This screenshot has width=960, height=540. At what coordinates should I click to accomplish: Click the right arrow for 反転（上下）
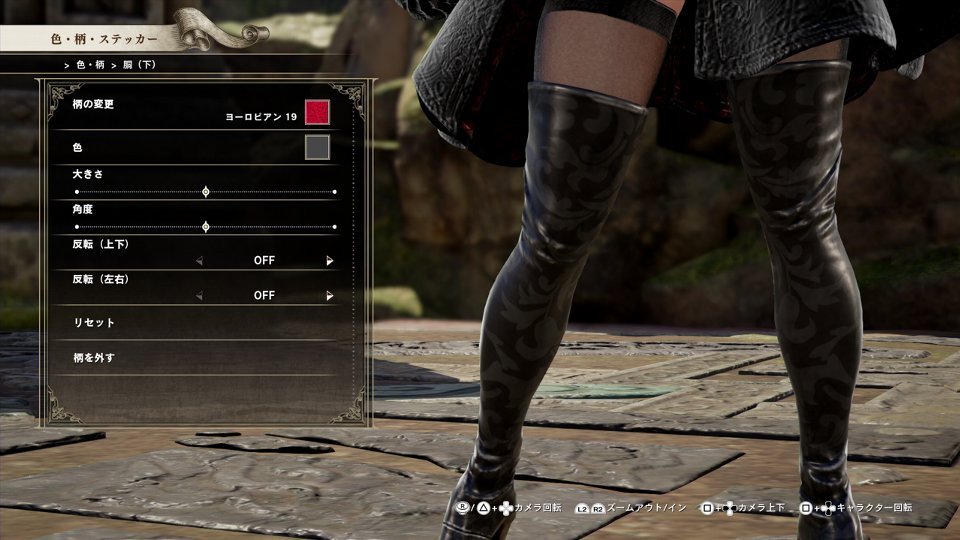pos(329,261)
